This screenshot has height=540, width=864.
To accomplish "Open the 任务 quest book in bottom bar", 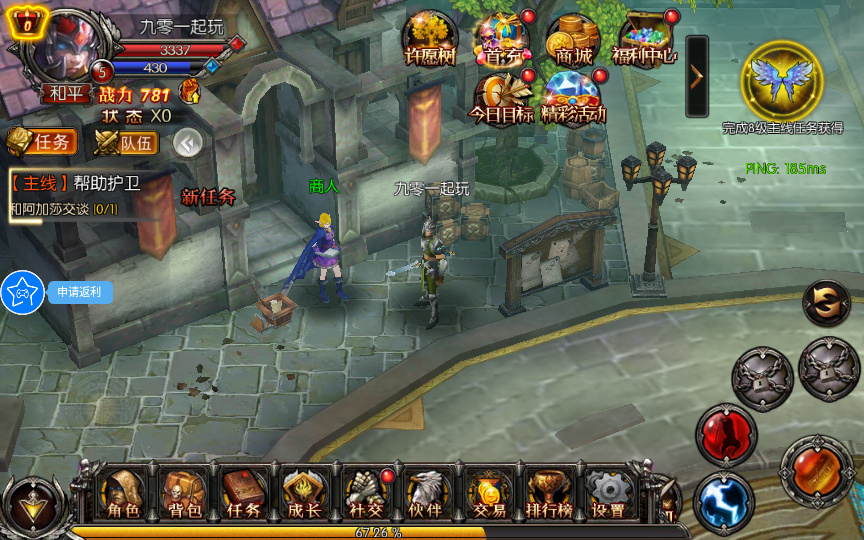I will click(244, 494).
